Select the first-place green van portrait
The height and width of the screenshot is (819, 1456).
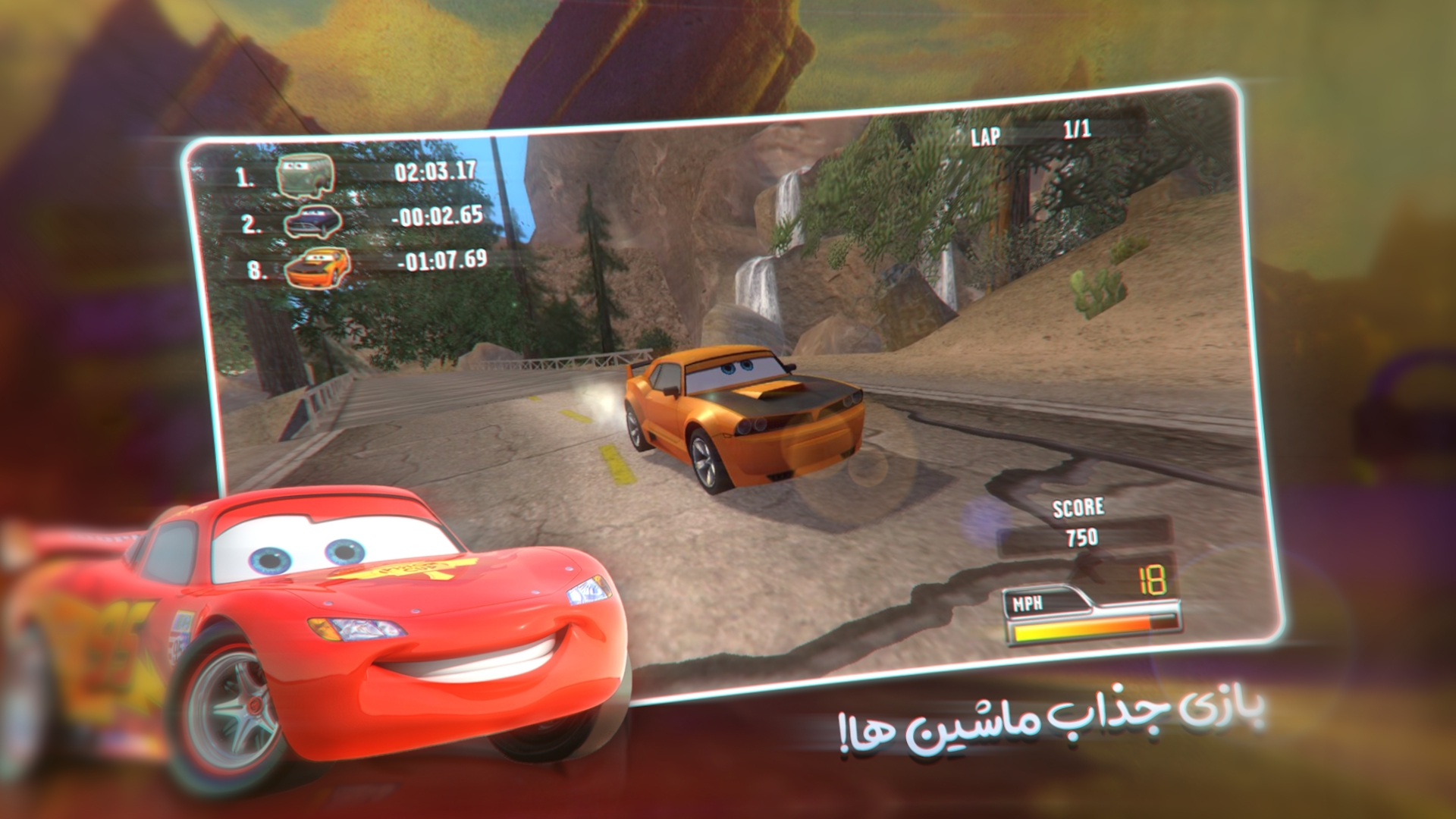pos(306,175)
